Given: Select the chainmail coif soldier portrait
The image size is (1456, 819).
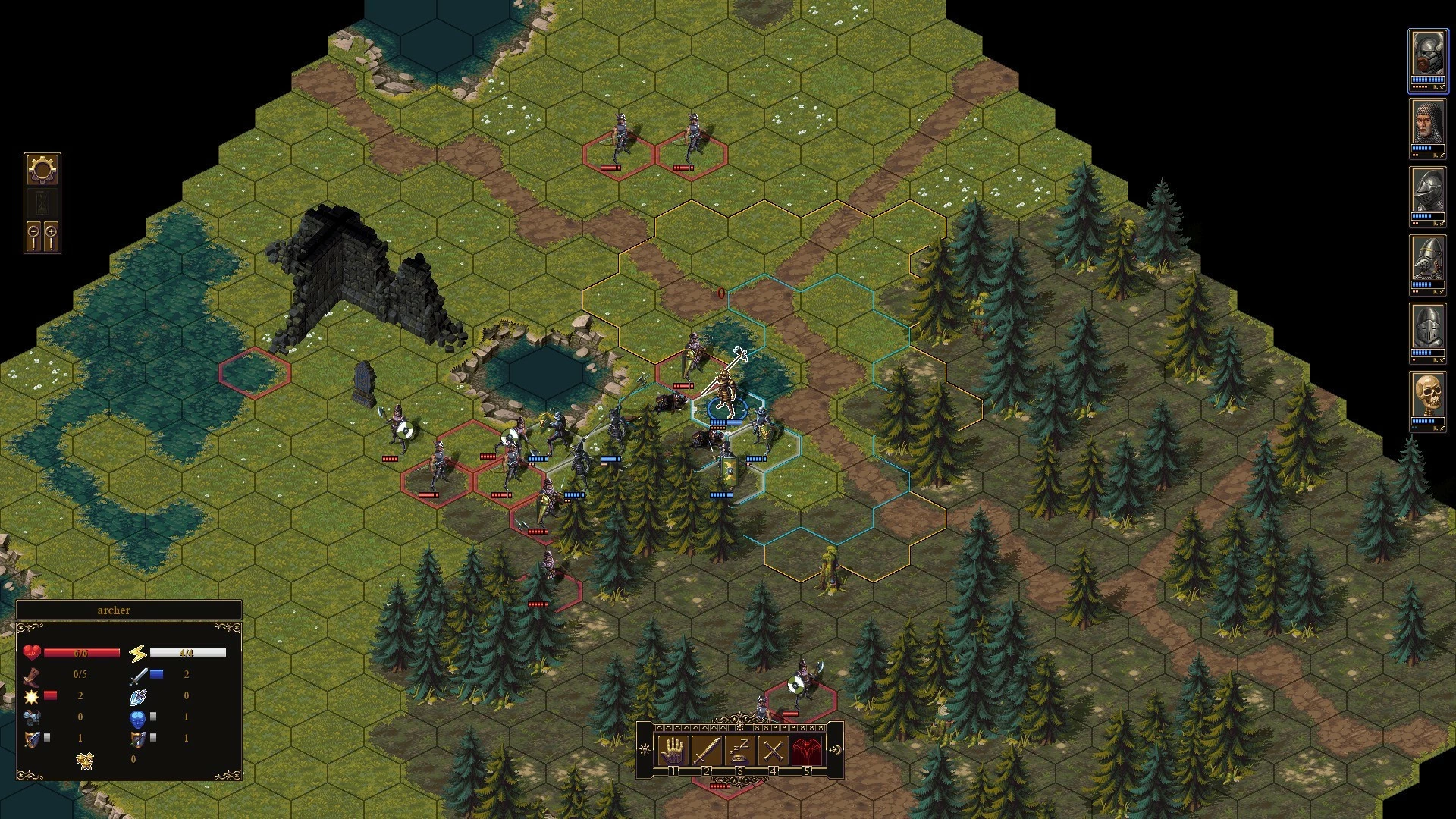Looking at the screenshot, I should click(1427, 123).
